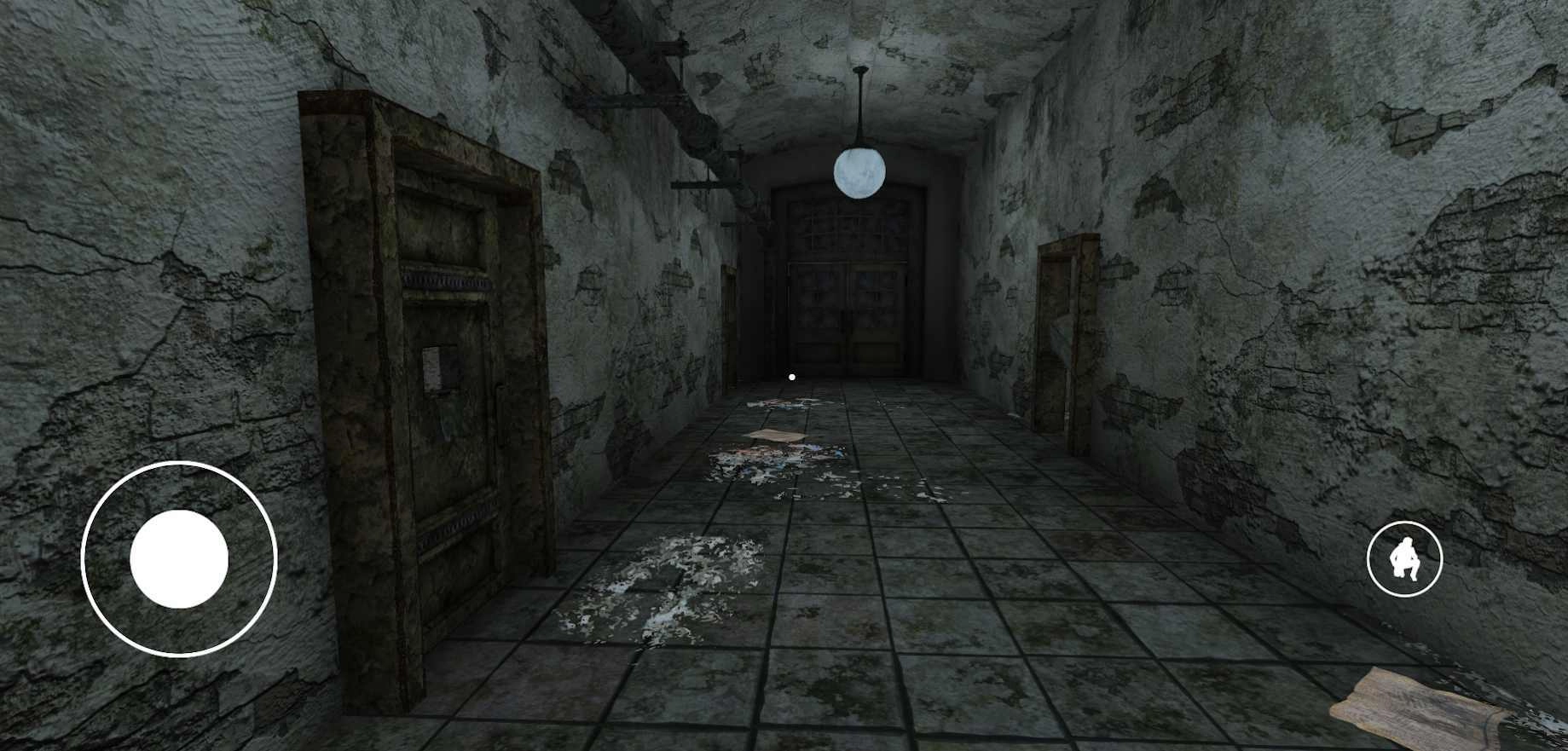Select the barred window of the far door
Image resolution: width=1568 pixels, height=751 pixels.
tap(848, 230)
